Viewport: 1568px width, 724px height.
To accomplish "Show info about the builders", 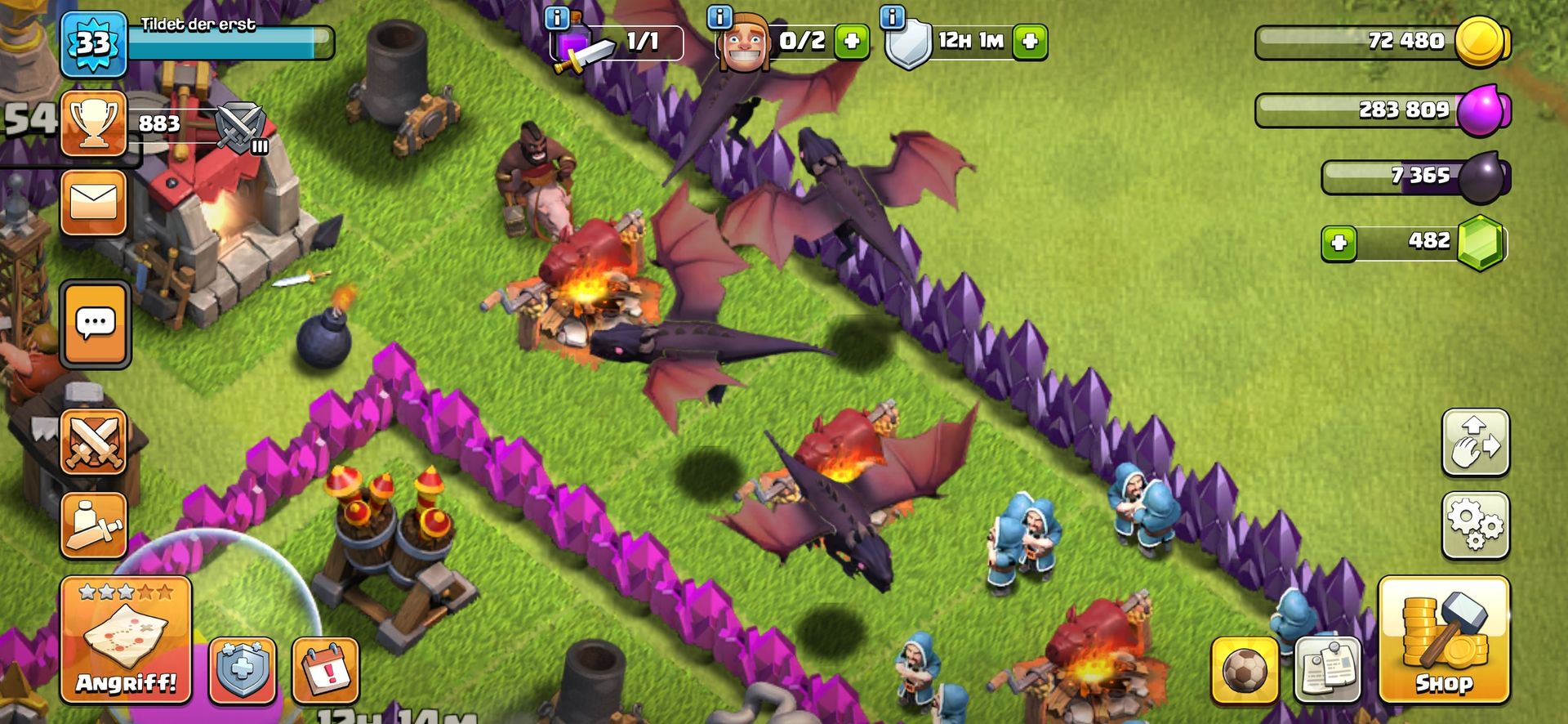I will point(719,16).
